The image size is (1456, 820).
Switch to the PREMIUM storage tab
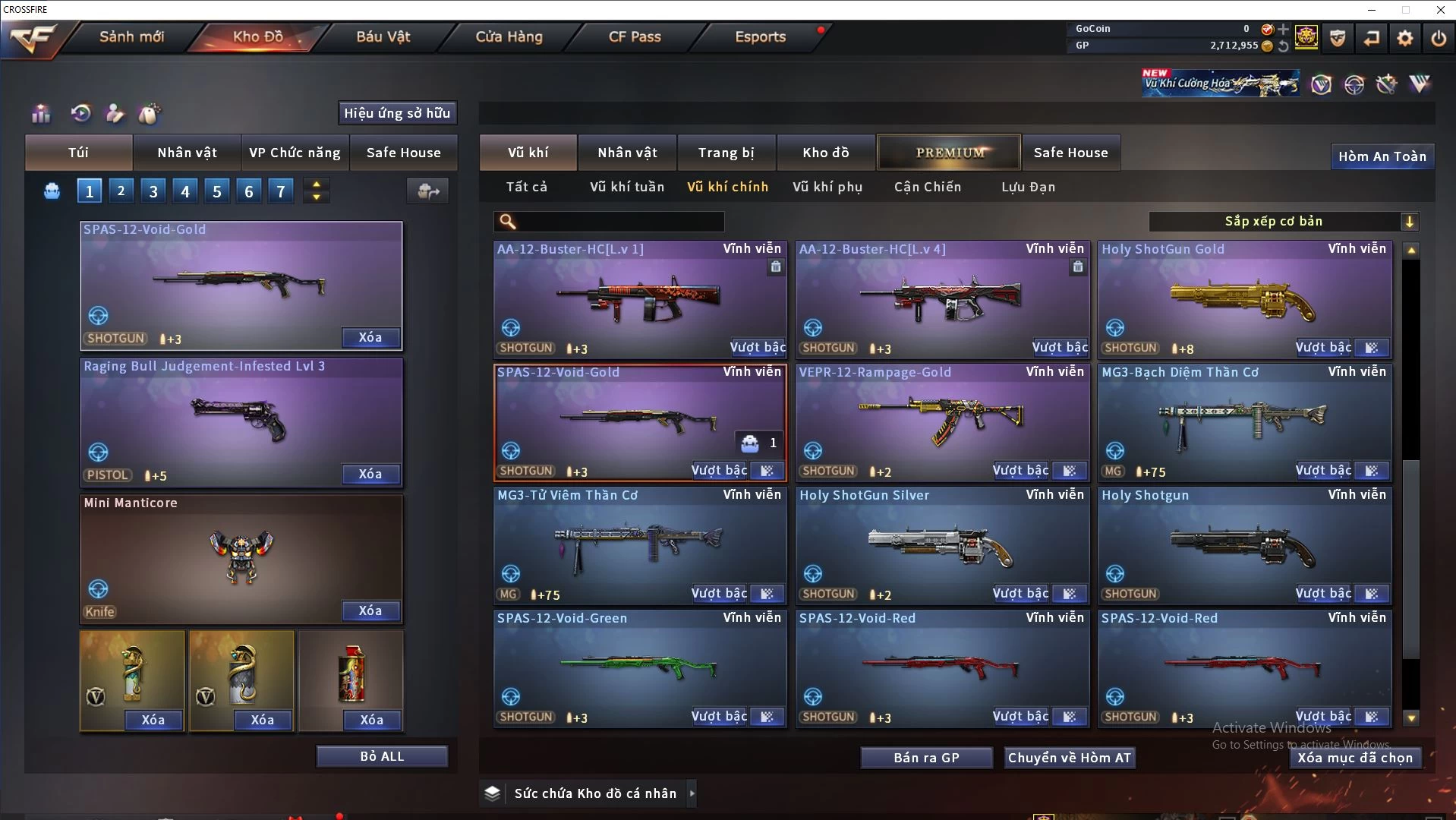(x=950, y=153)
